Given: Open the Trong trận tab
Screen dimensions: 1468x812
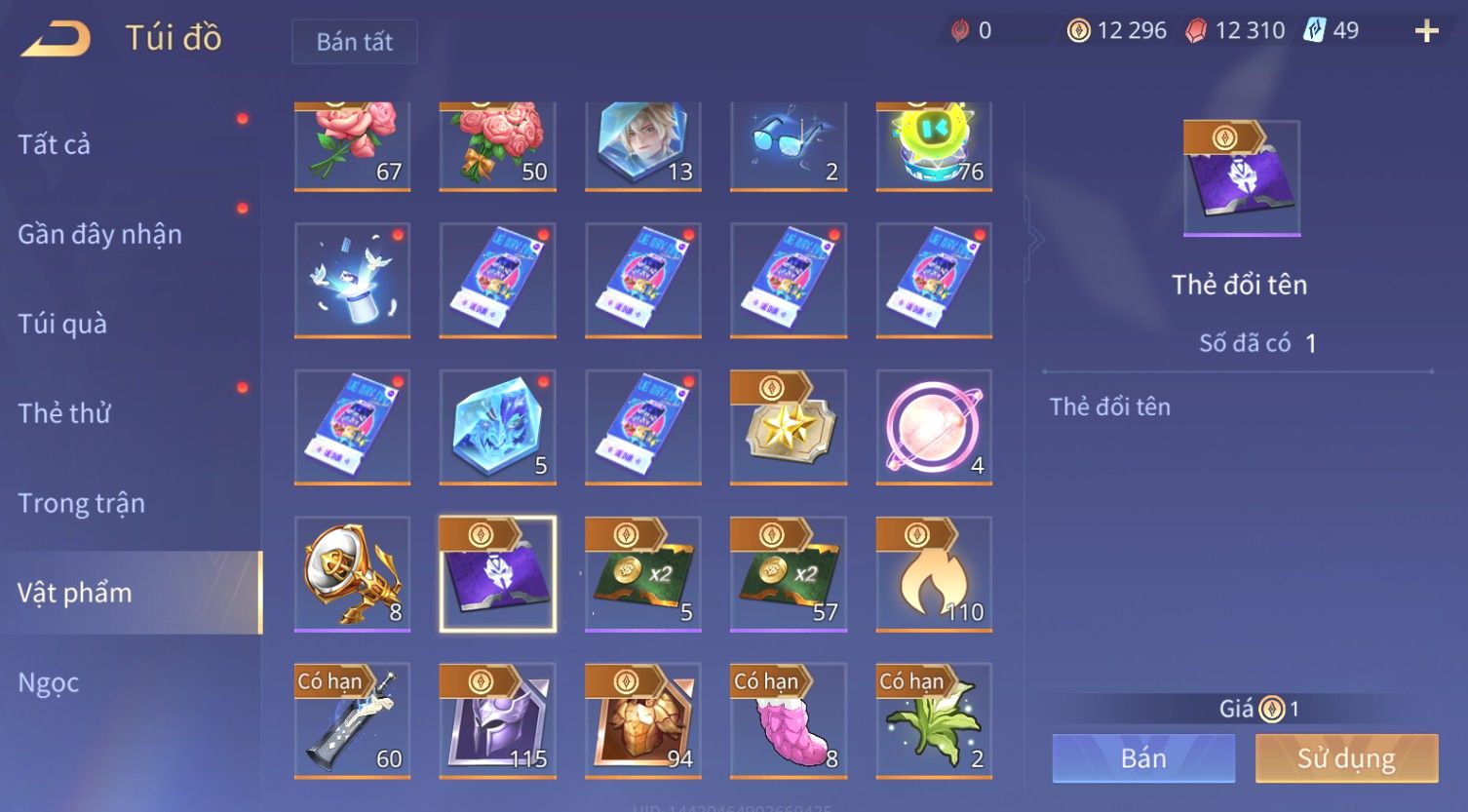Looking at the screenshot, I should (81, 503).
